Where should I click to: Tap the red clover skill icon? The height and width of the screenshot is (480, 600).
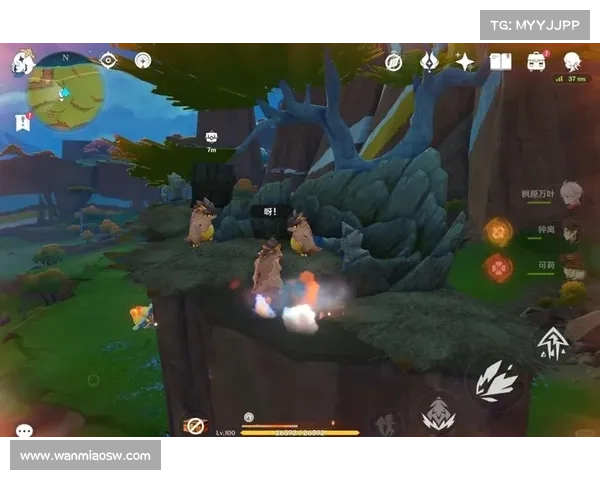tap(497, 267)
